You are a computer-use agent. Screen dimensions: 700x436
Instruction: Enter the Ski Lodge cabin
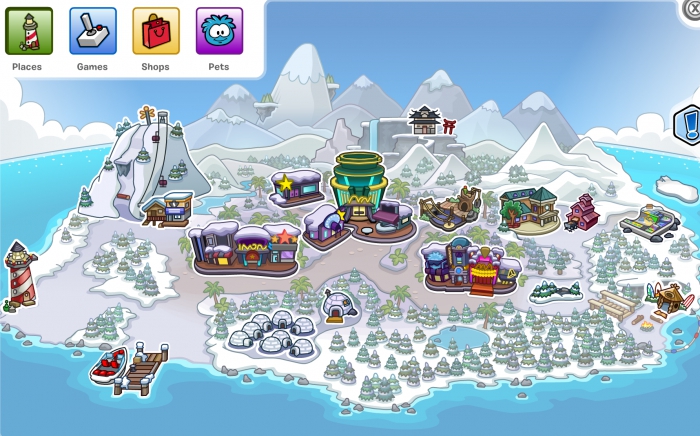click(x=167, y=209)
